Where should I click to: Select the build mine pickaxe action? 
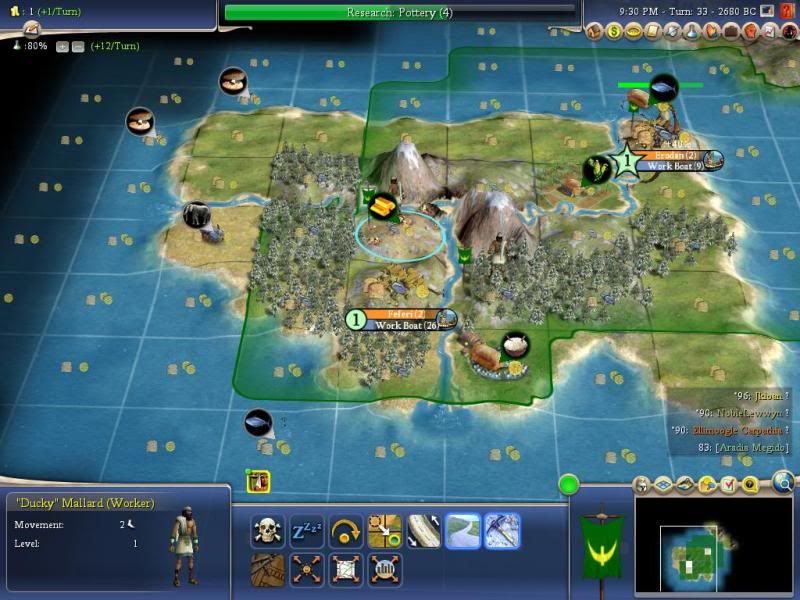[x=502, y=530]
